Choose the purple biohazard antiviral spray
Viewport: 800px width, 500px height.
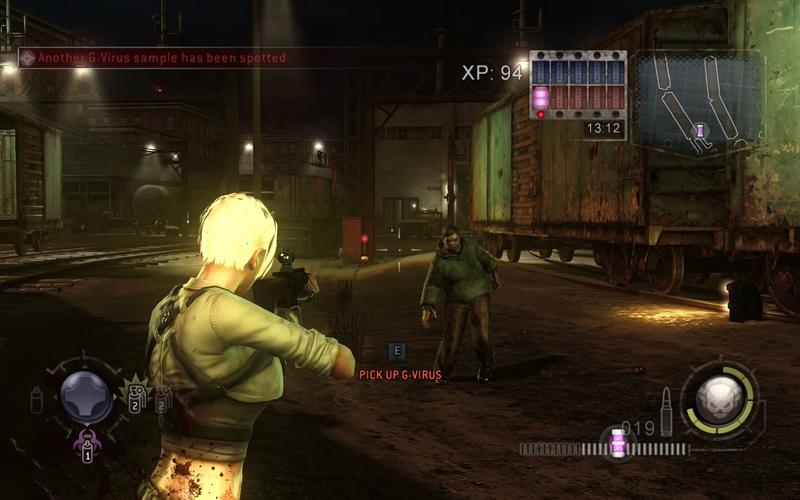(87, 444)
